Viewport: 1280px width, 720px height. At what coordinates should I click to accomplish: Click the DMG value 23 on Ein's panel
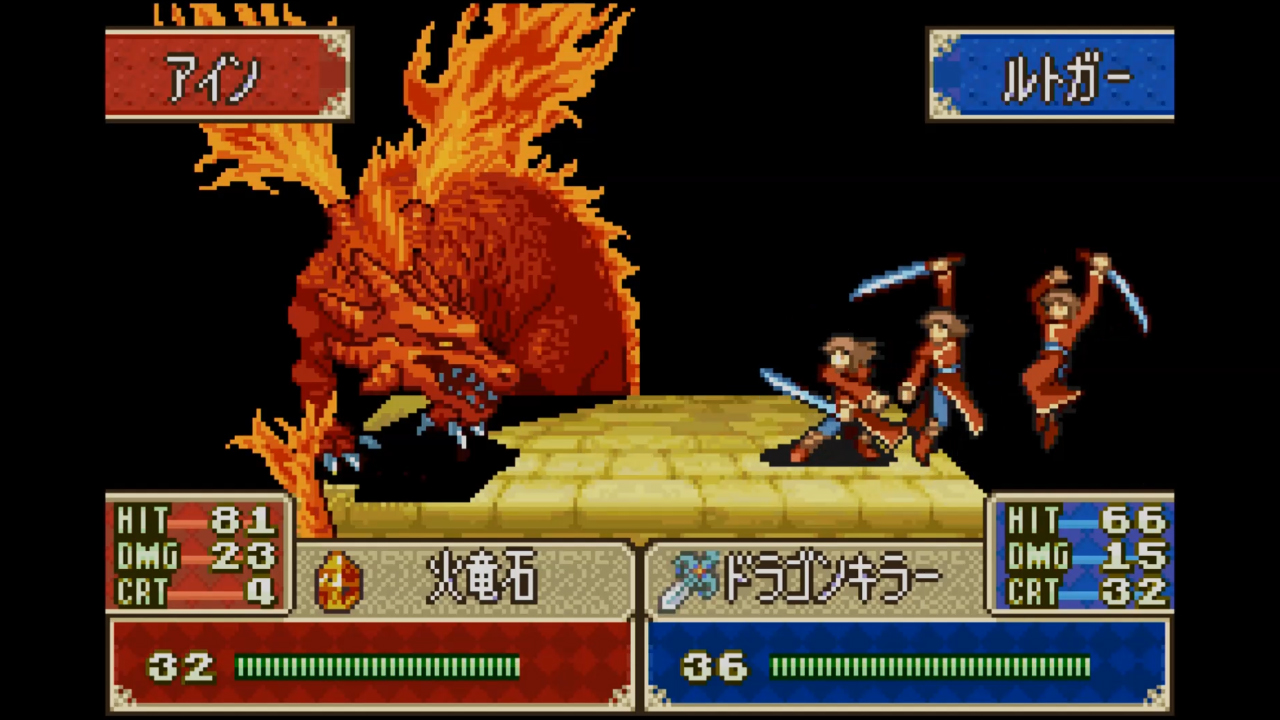click(245, 557)
